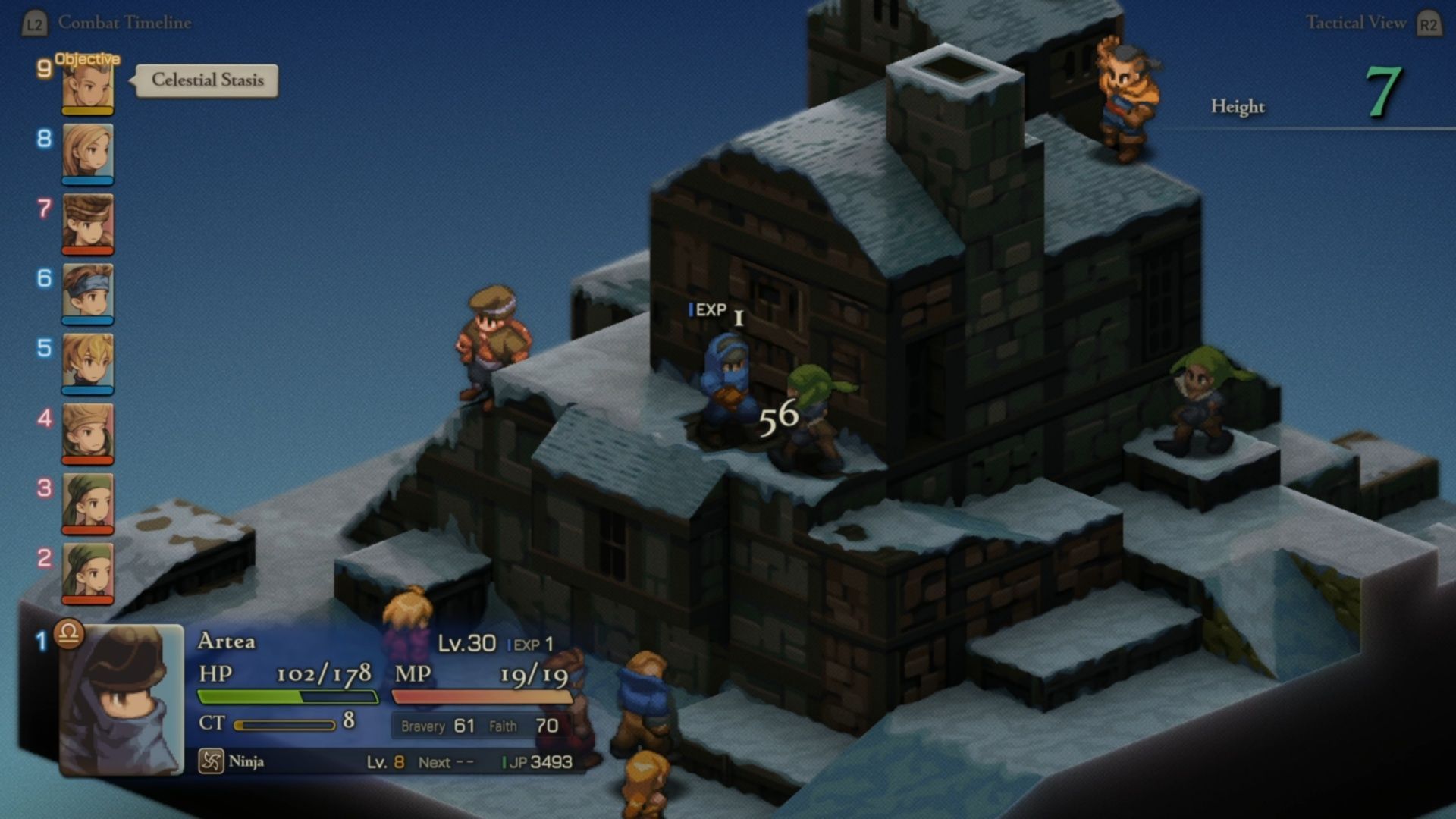Click the Ninja job icon

pos(210,761)
